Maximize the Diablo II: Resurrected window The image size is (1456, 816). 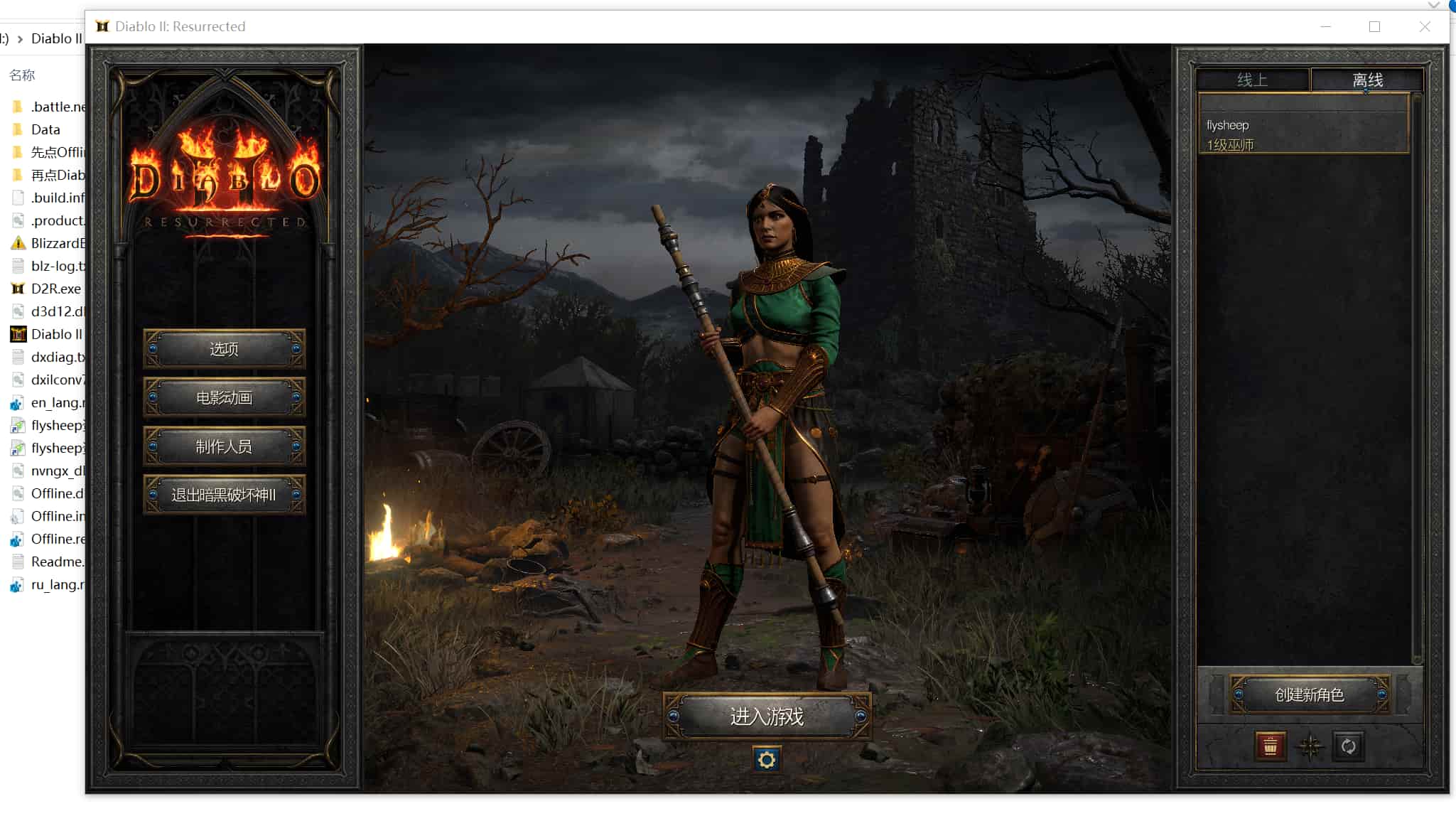(x=1374, y=26)
